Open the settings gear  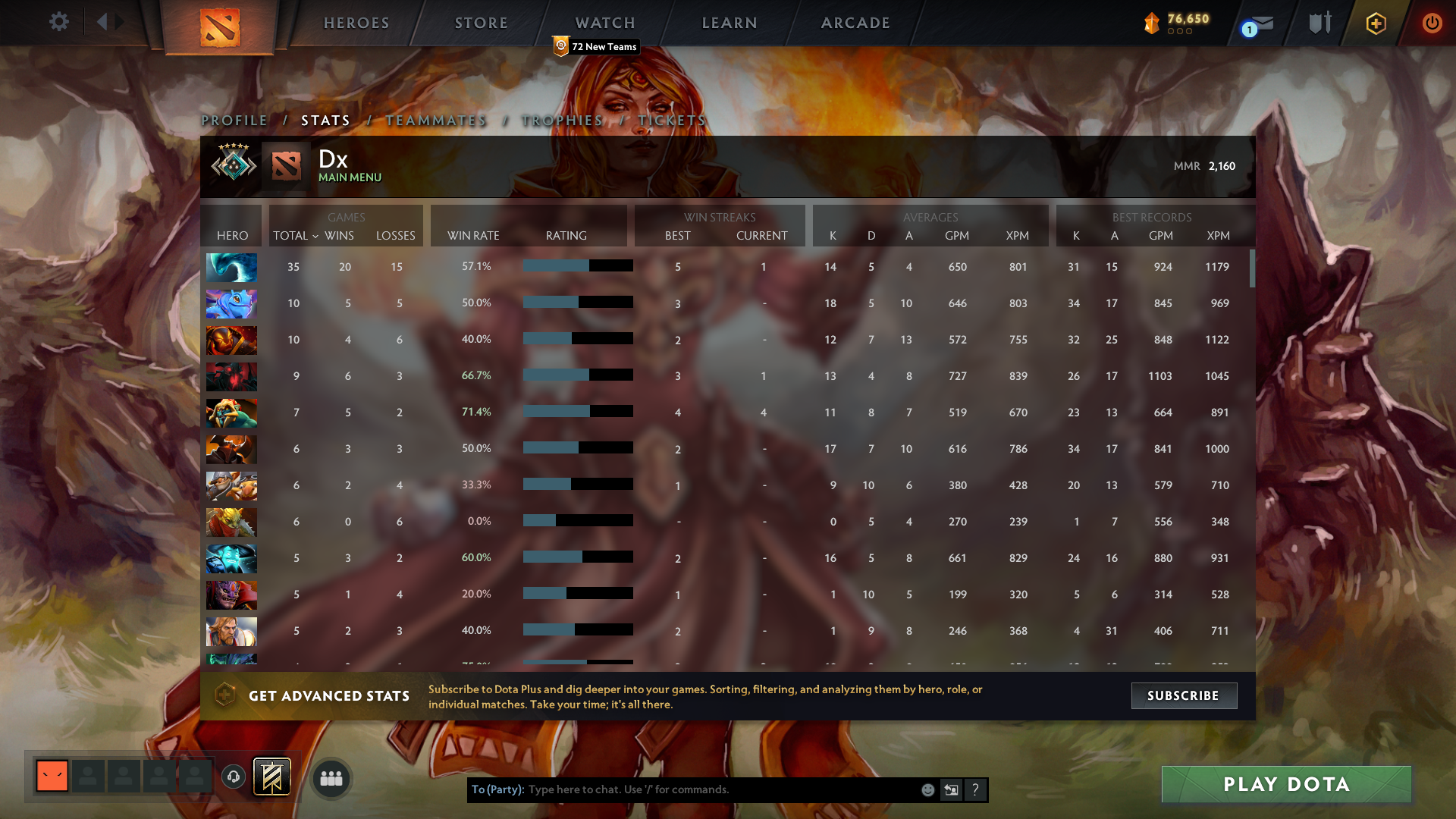(59, 22)
